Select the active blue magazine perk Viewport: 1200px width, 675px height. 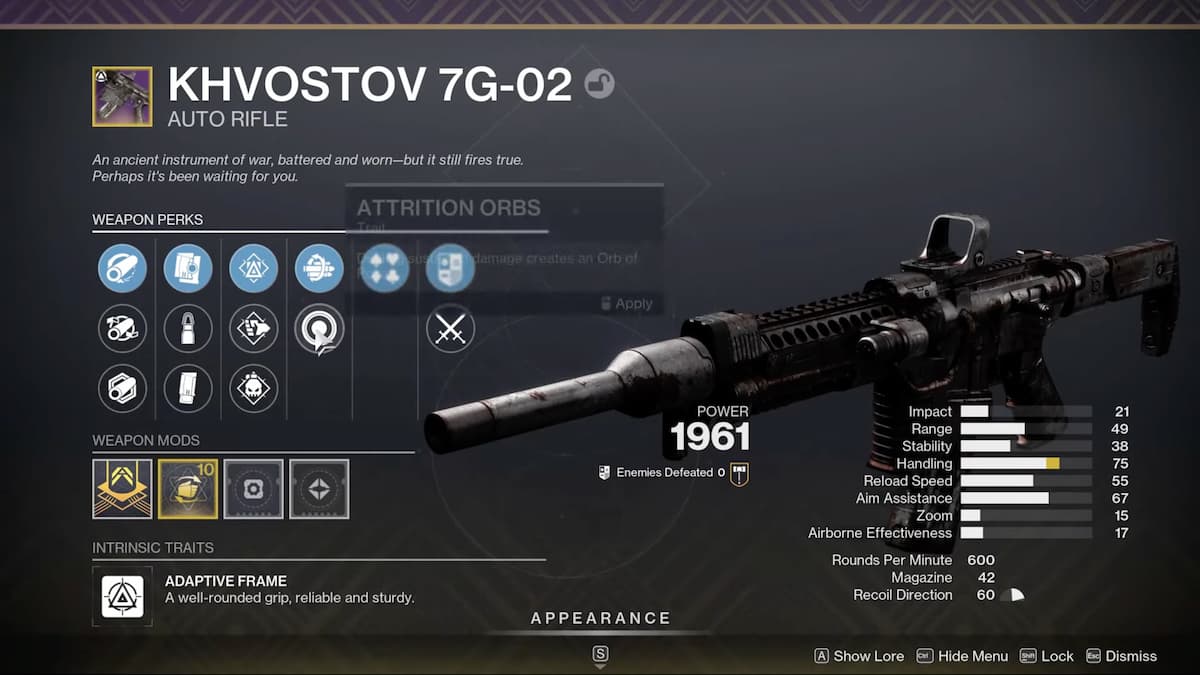[188, 268]
